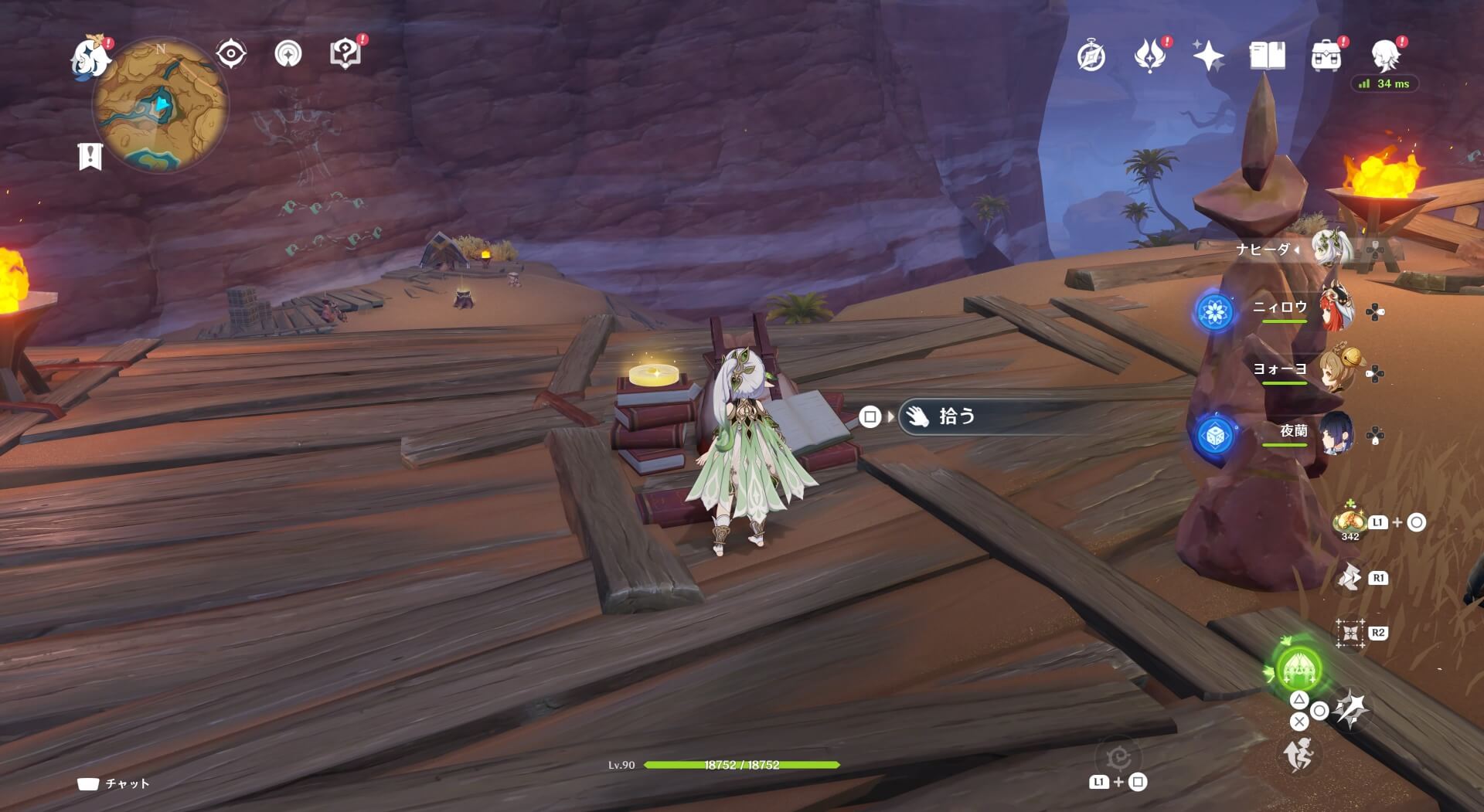Expand the quest banner under the minimap
This screenshot has height=812, width=1484.
(x=91, y=155)
